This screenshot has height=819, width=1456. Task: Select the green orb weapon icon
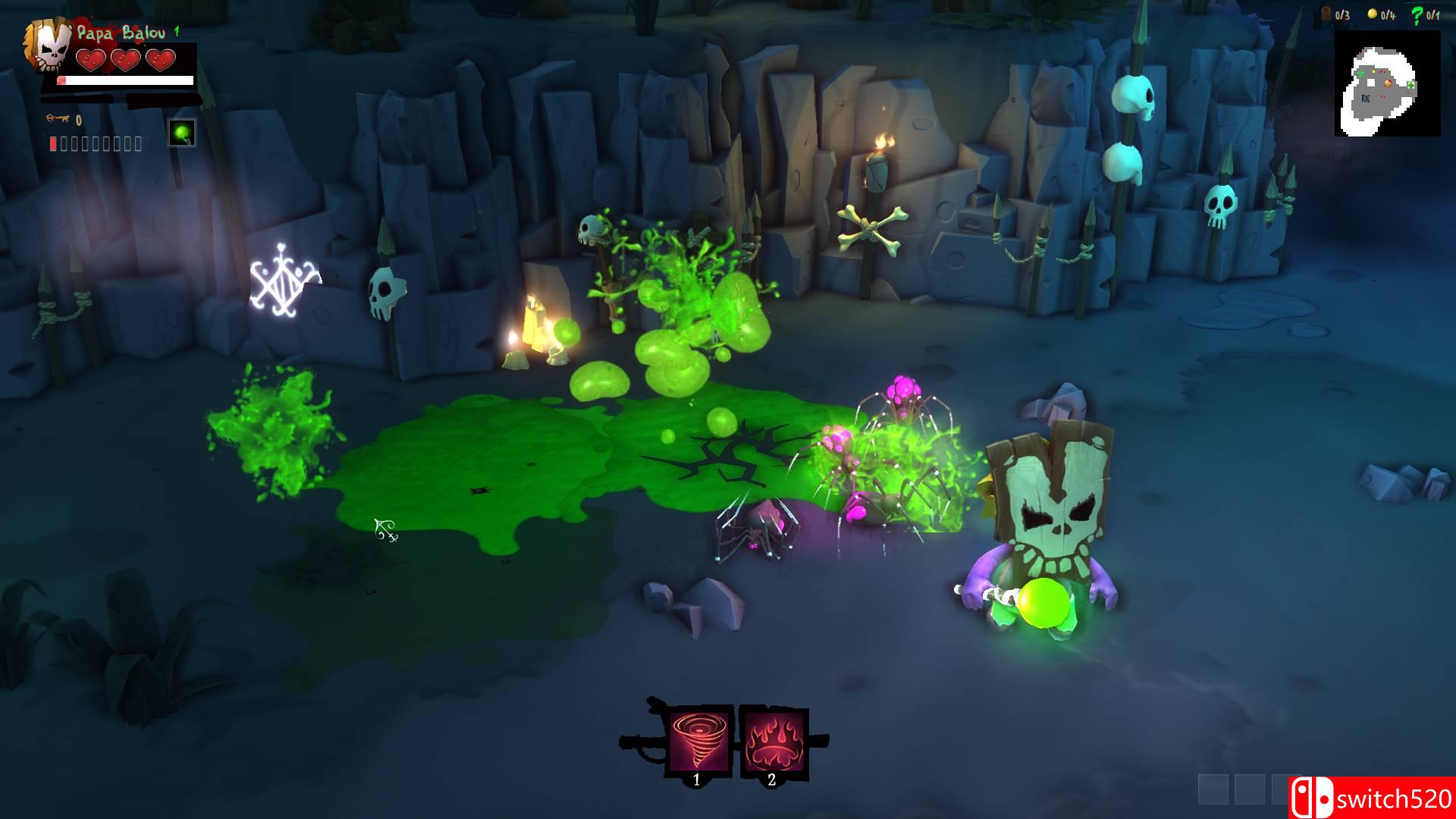[x=181, y=133]
